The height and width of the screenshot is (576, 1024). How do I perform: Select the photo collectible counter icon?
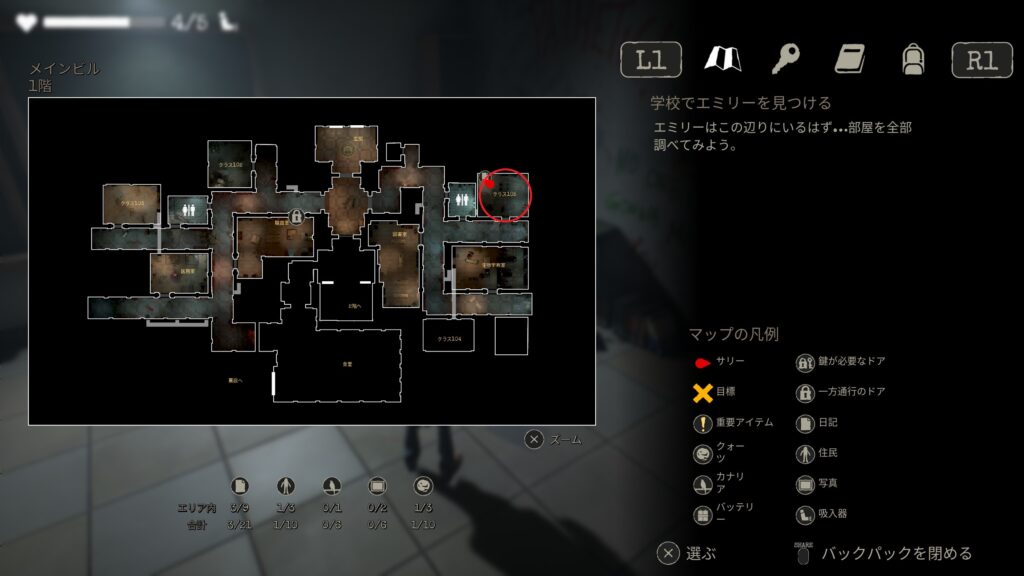[x=378, y=486]
